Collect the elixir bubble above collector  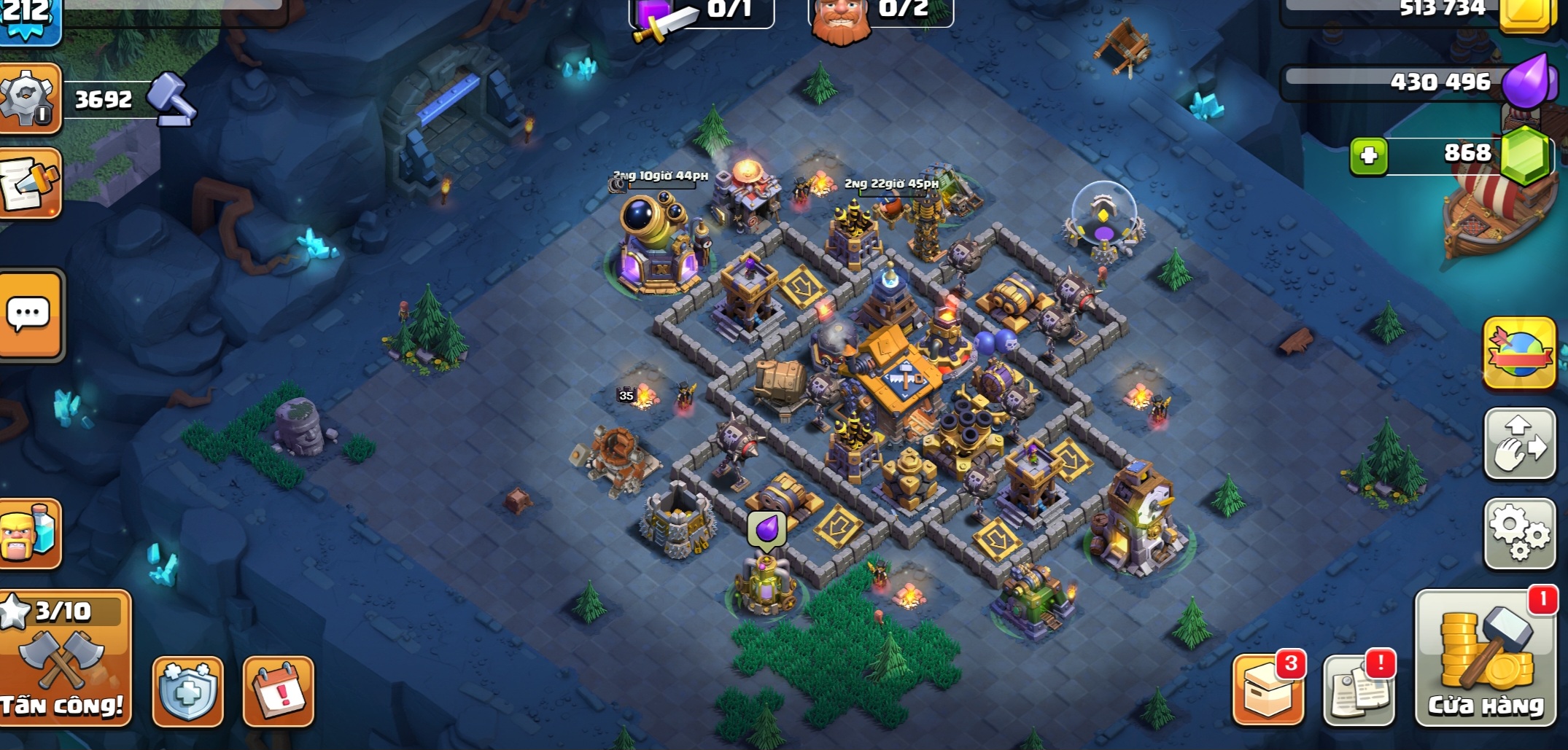coord(766,529)
